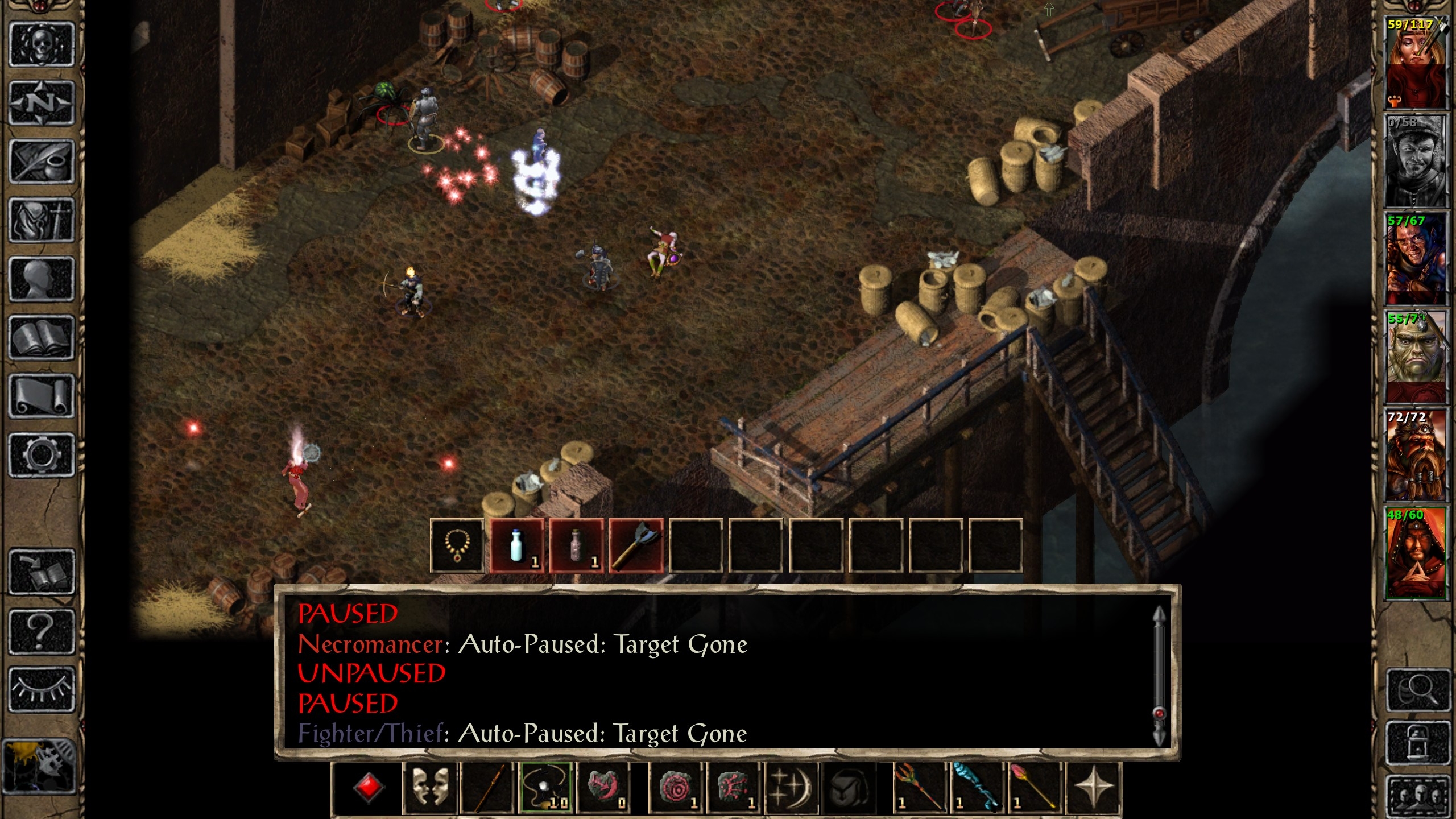Select the sling weapon slot

[x=546, y=788]
